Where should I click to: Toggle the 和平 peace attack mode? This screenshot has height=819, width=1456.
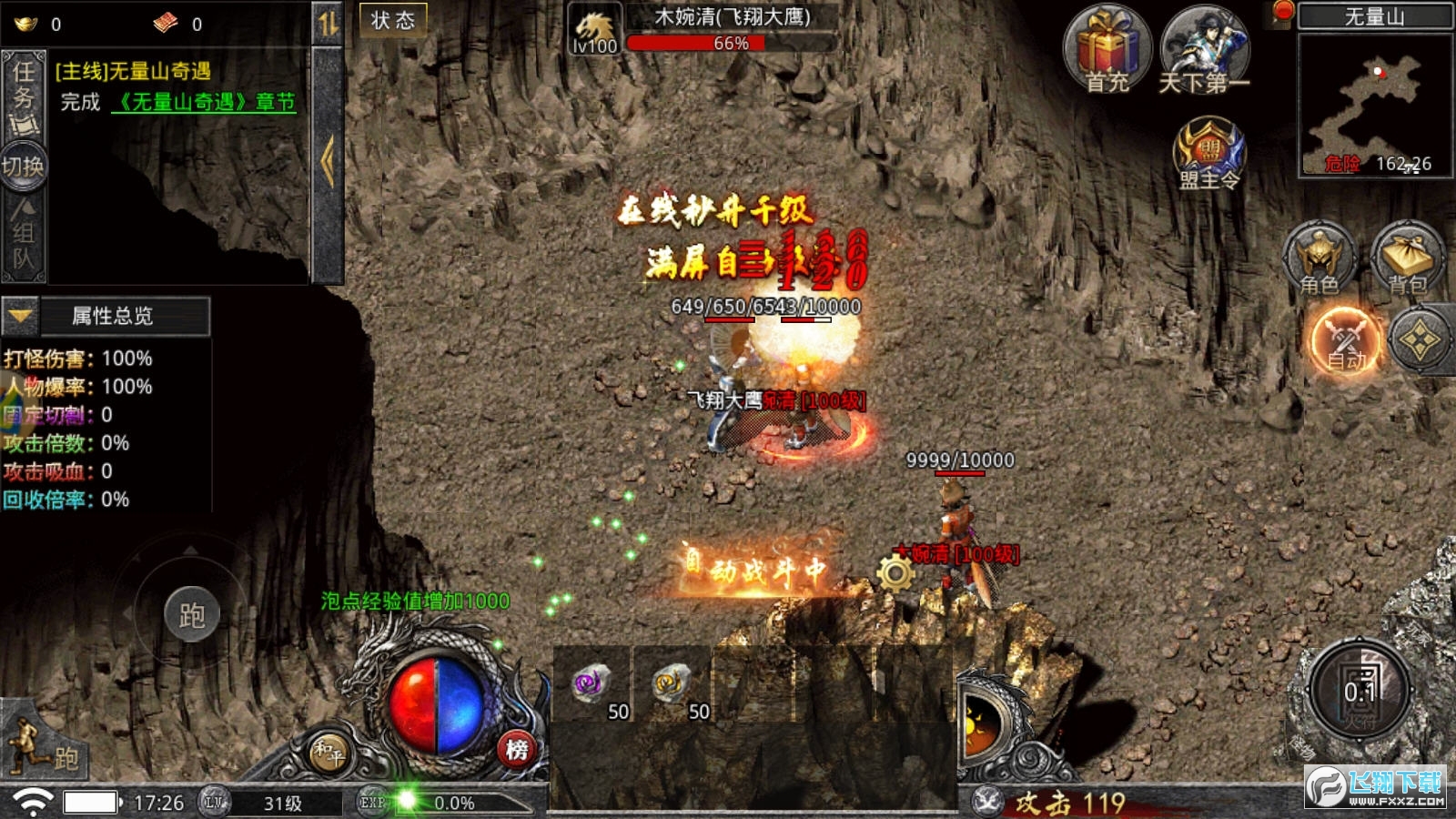coord(328,751)
